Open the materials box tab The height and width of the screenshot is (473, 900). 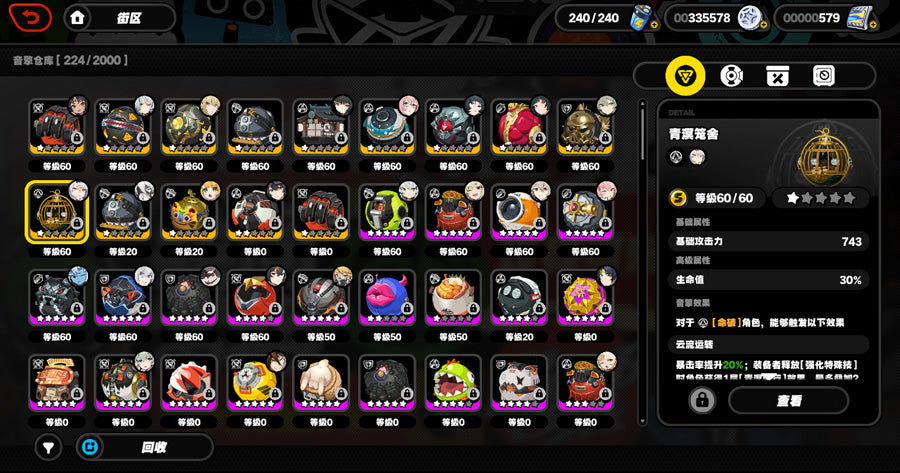click(778, 75)
